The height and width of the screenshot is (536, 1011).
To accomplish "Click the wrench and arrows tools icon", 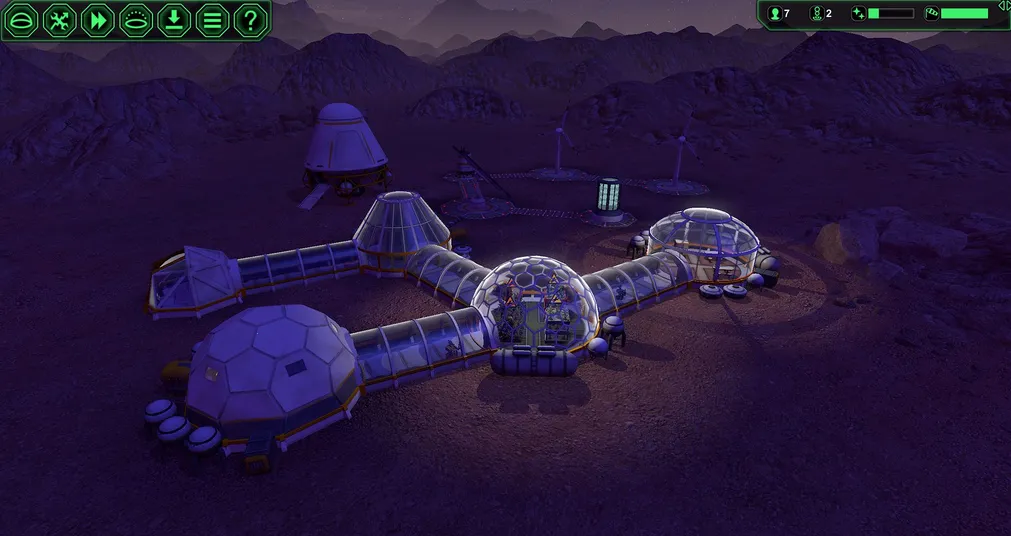I will point(59,19).
